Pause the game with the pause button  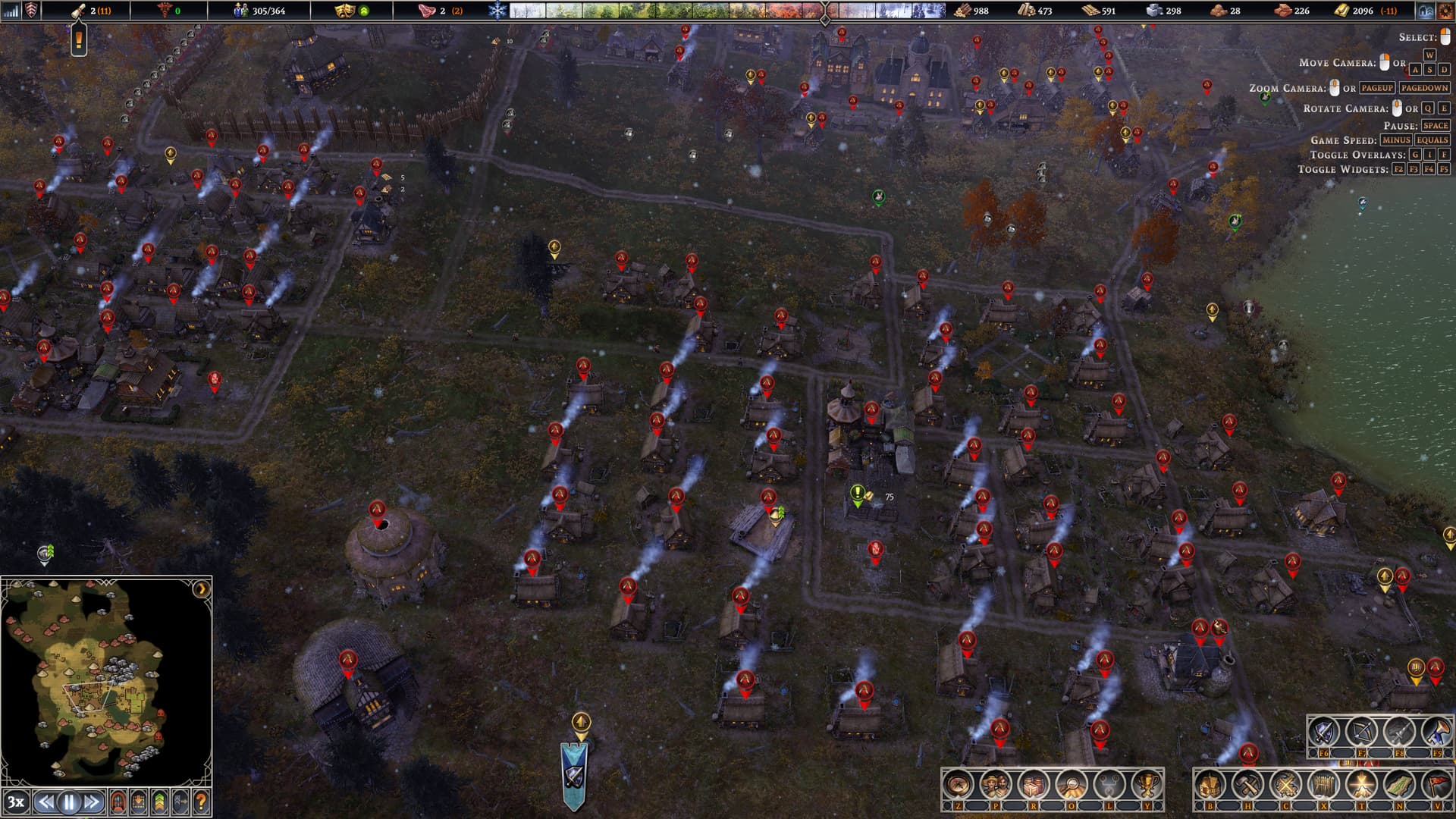tap(69, 802)
